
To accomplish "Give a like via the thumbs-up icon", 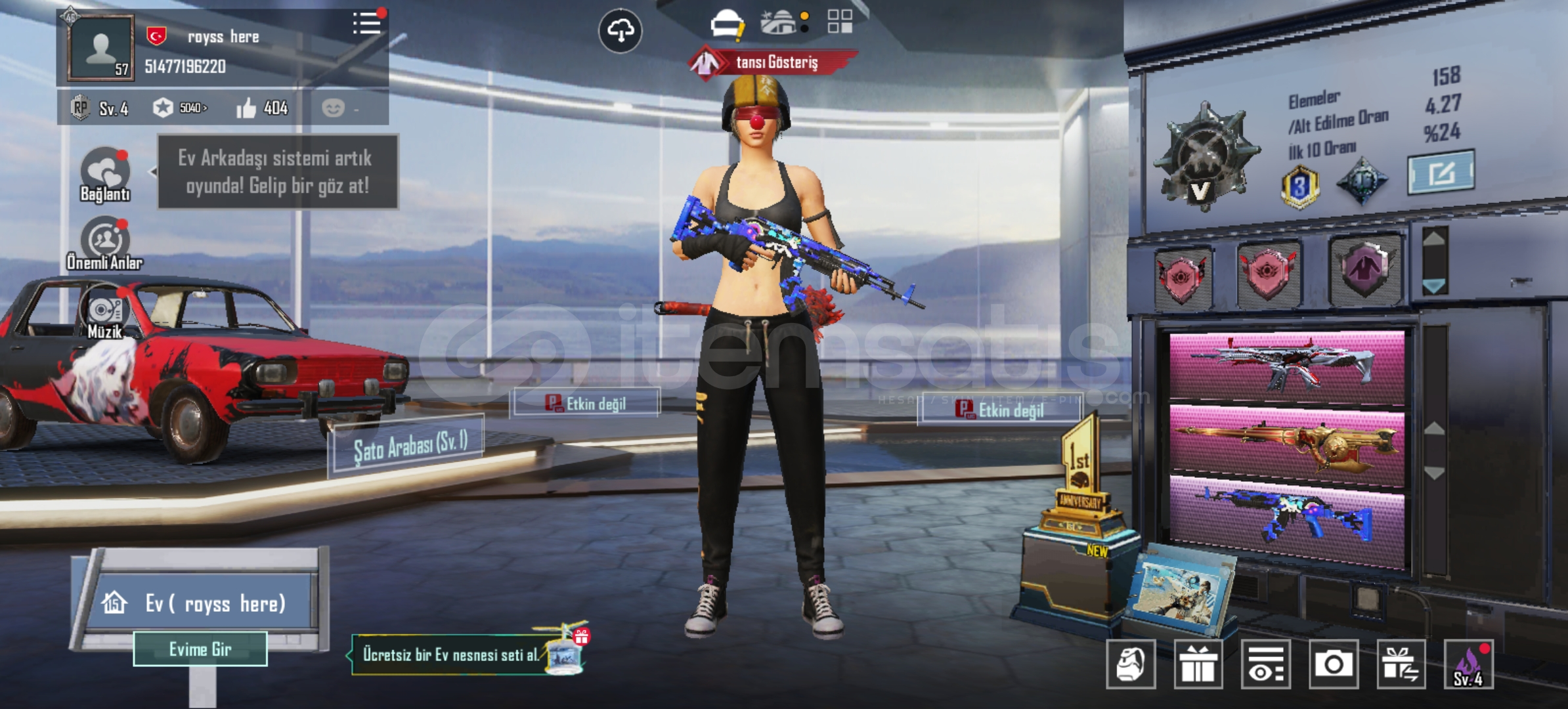I will 247,108.
